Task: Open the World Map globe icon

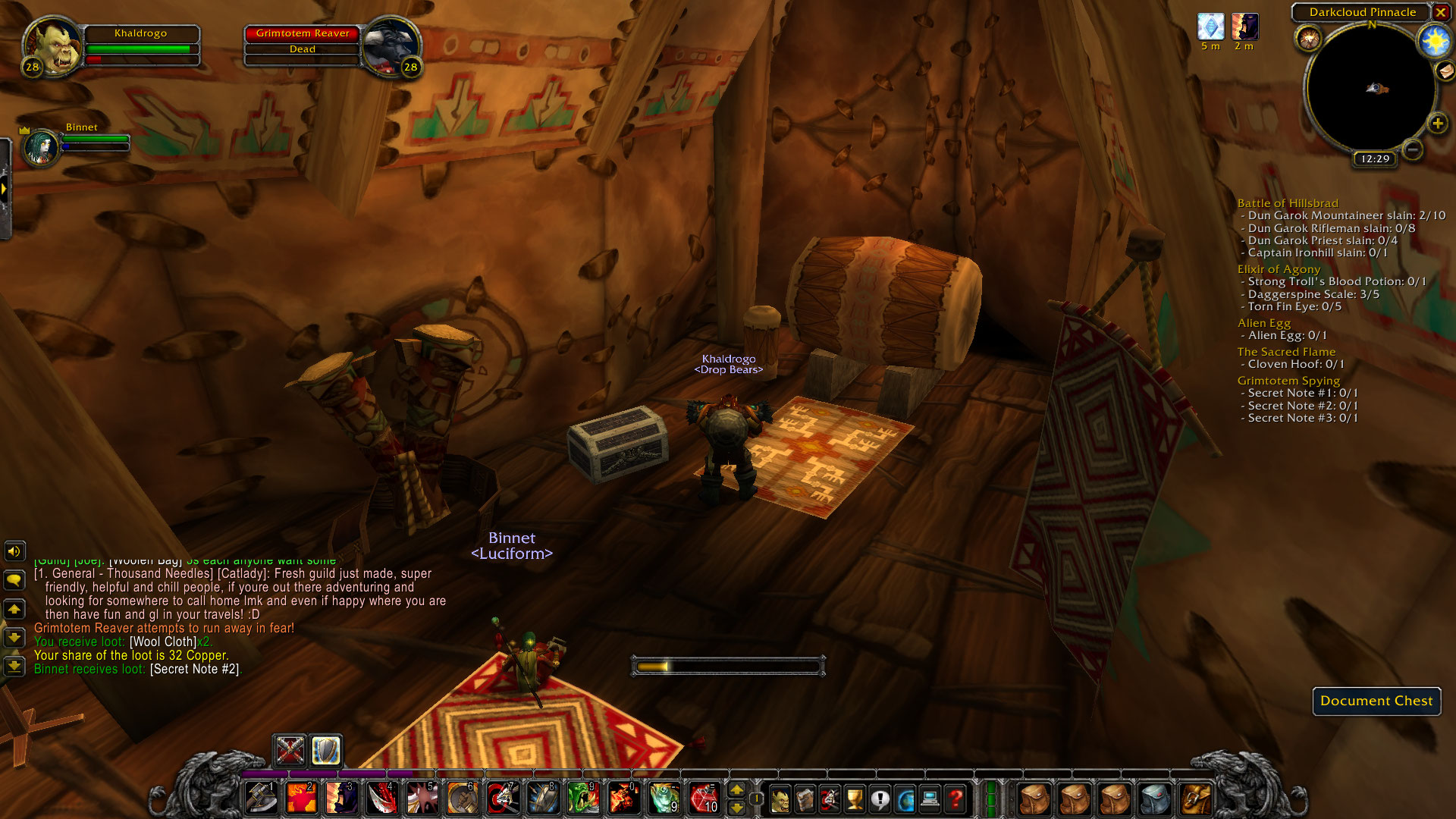Action: 905,798
